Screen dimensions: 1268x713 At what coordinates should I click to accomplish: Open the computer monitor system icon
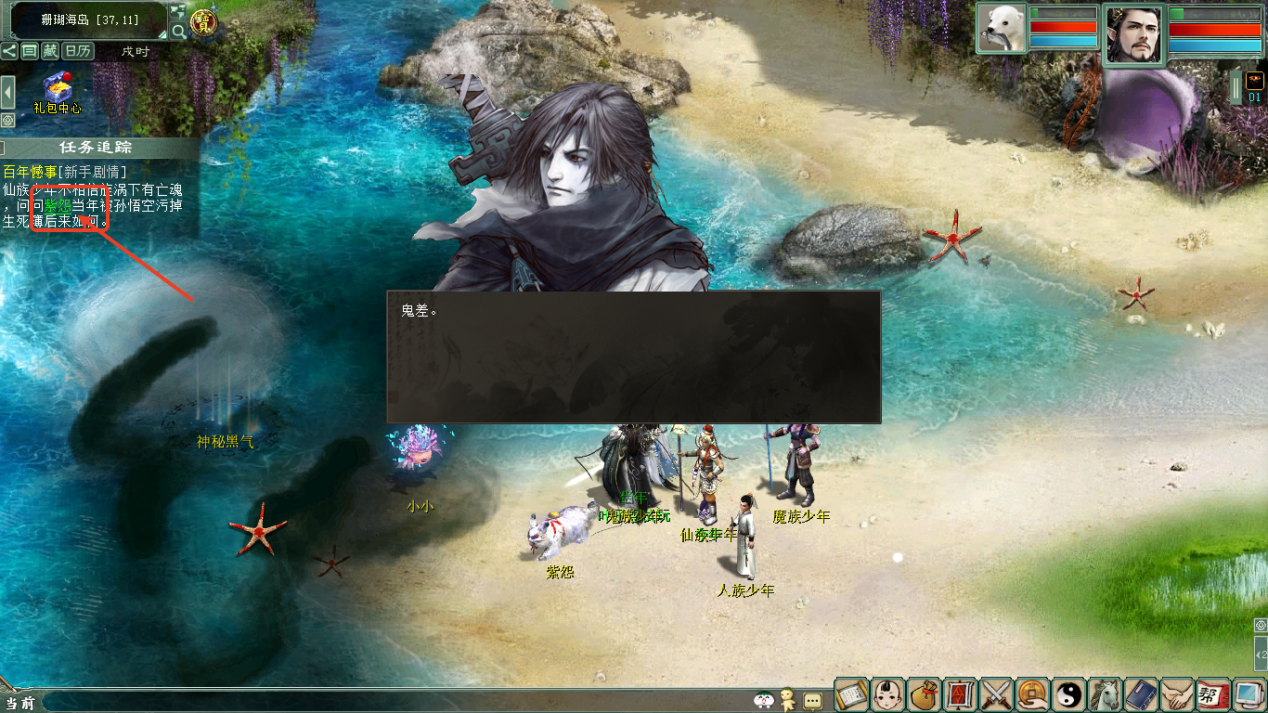(x=1249, y=693)
